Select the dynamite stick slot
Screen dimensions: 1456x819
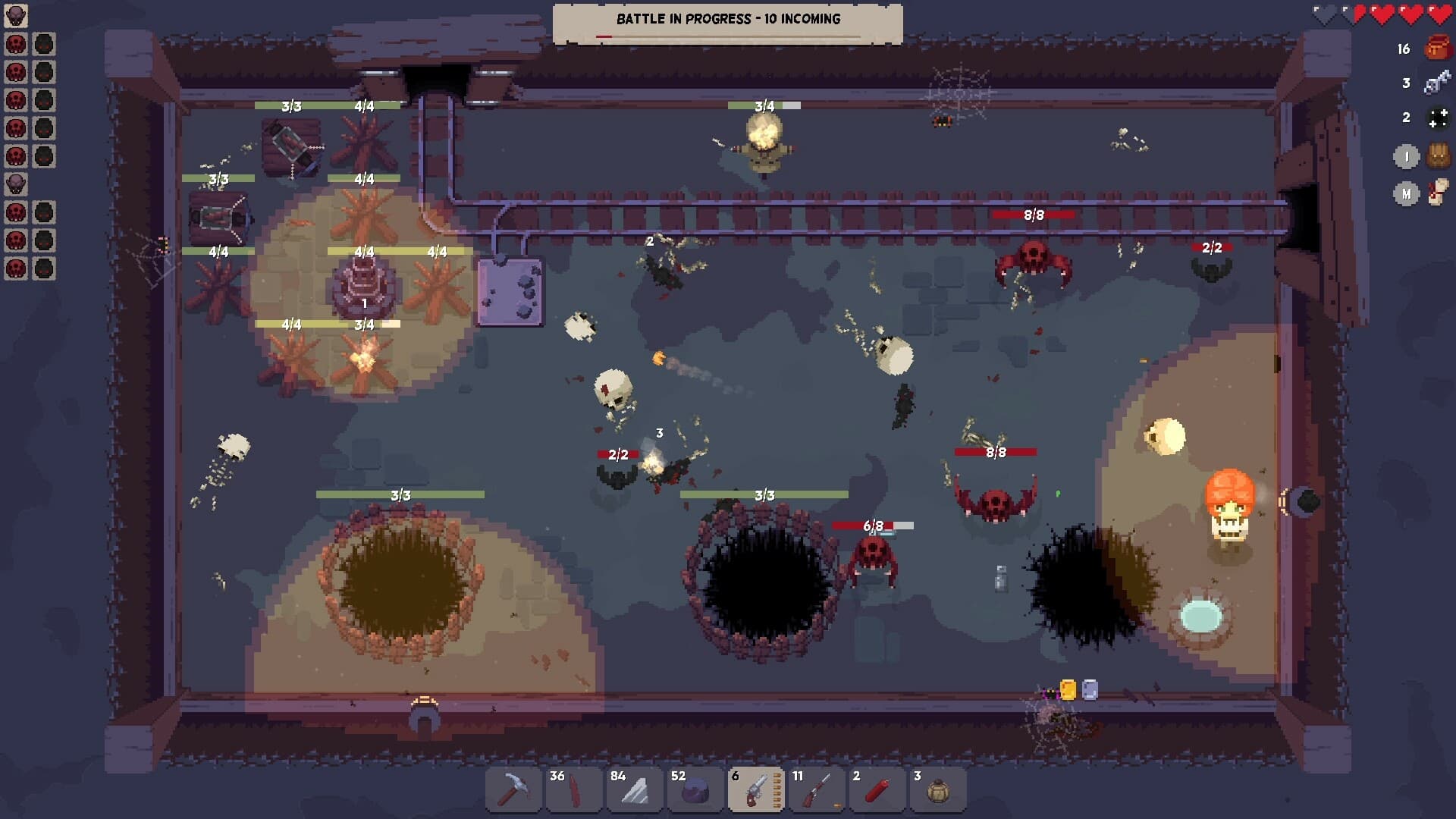[877, 791]
